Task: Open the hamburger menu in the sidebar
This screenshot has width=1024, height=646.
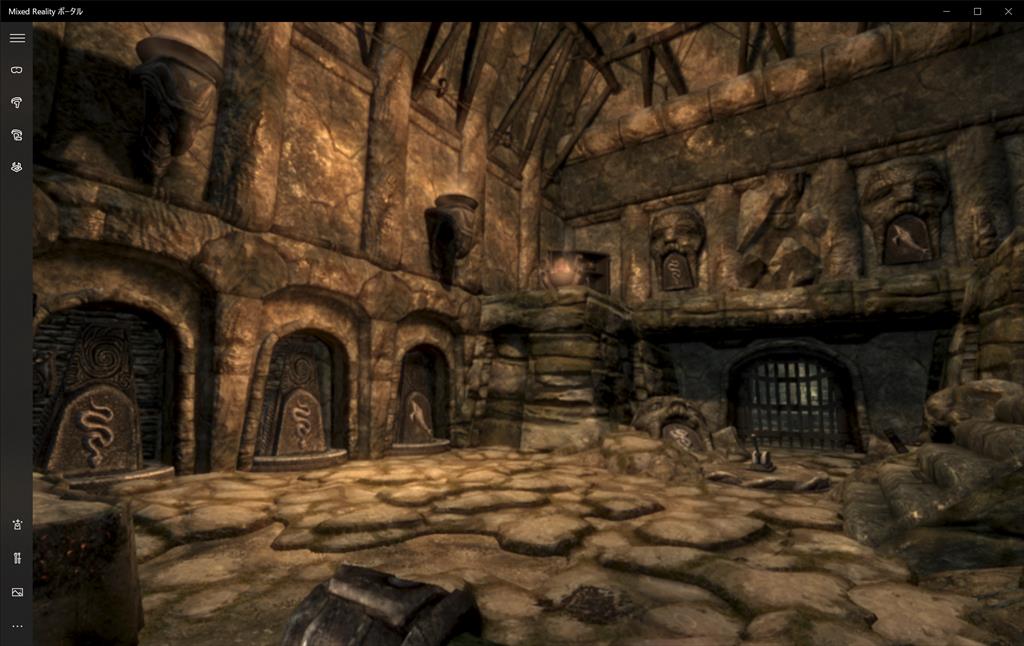Action: [17, 38]
